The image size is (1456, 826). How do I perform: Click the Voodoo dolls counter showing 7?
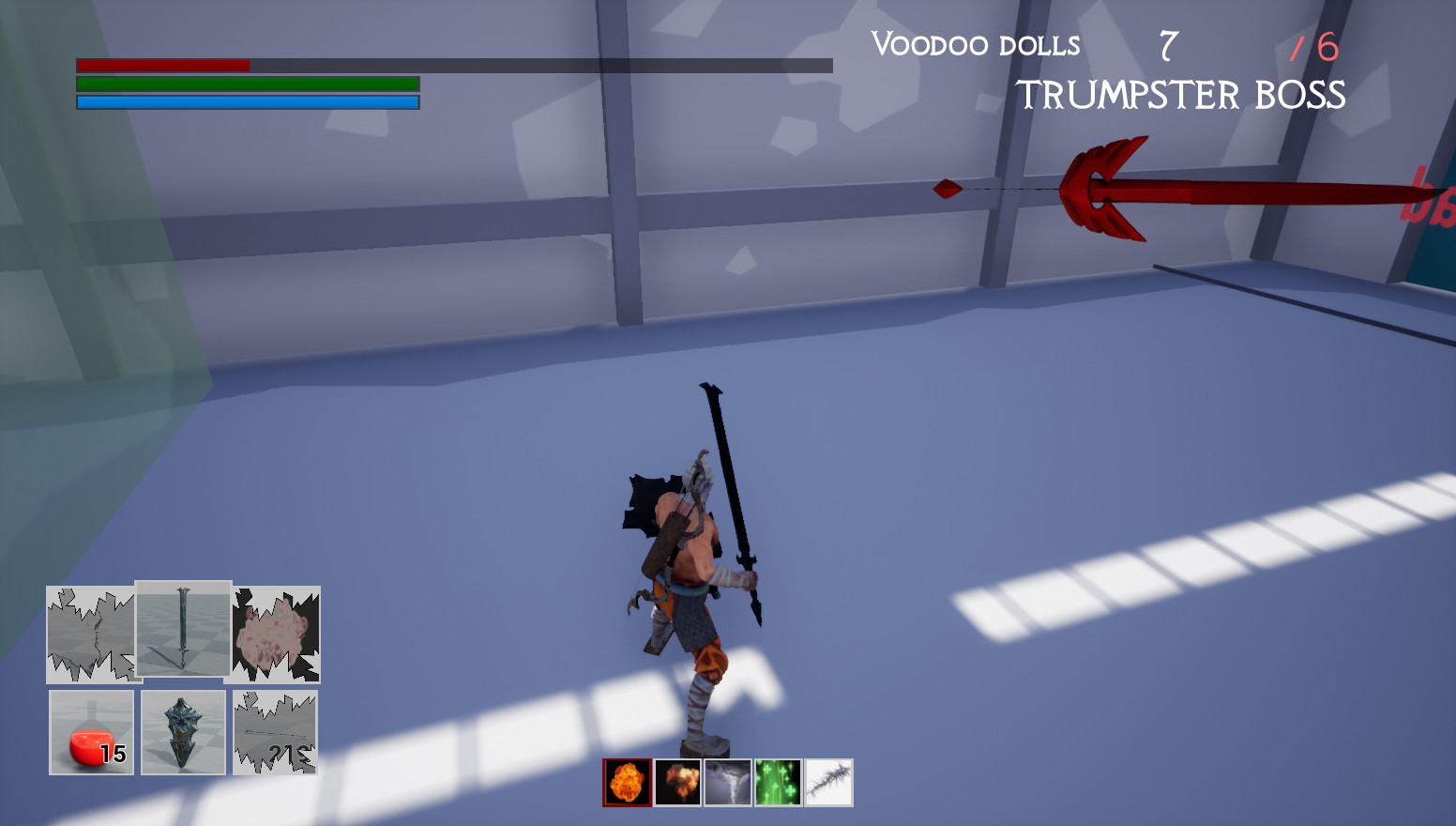click(x=1167, y=45)
